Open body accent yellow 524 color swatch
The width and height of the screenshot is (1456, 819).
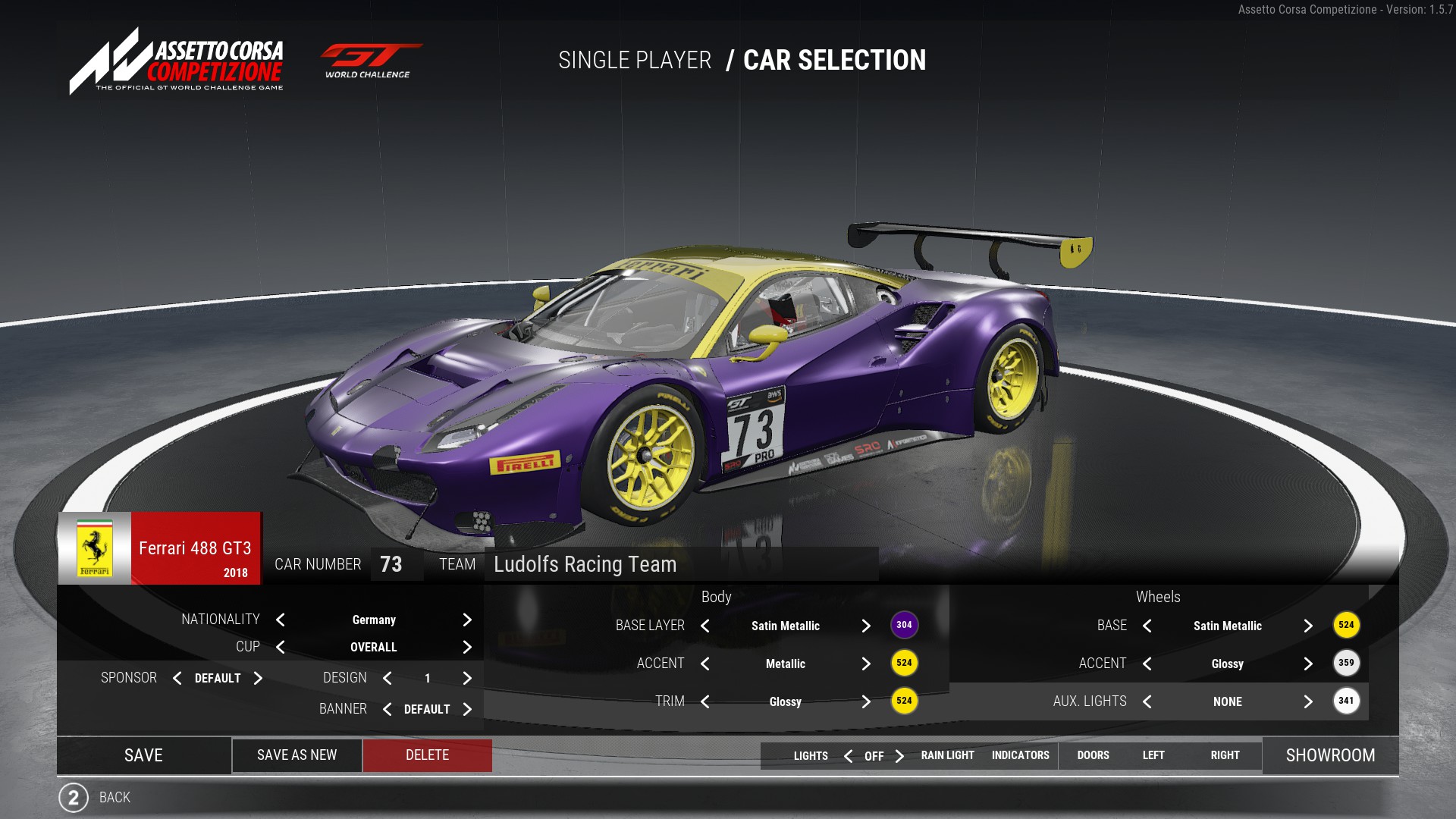[x=904, y=664]
